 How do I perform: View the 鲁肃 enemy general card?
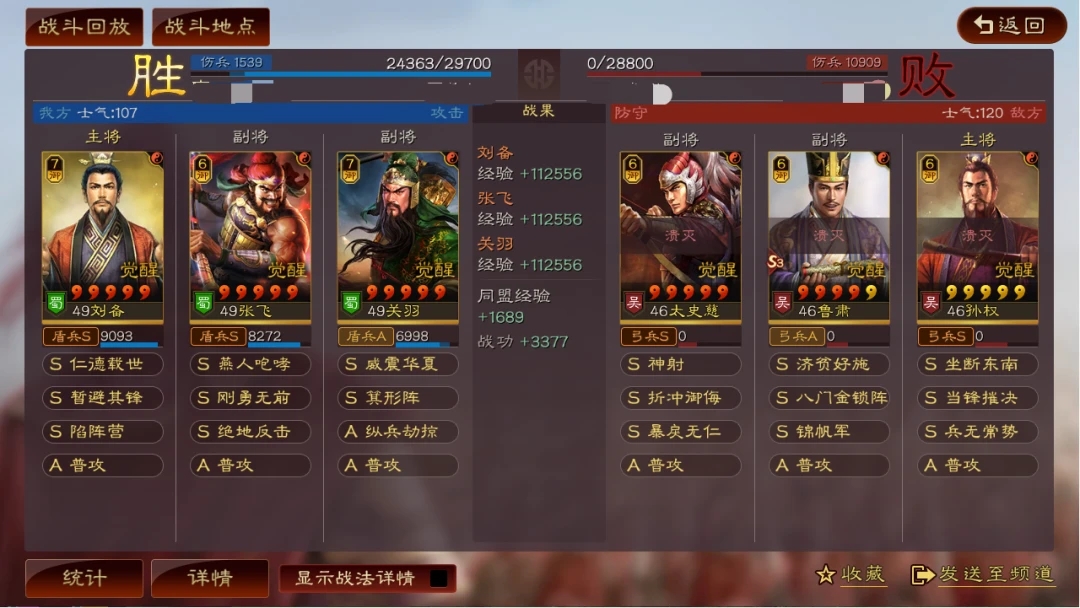(x=828, y=235)
